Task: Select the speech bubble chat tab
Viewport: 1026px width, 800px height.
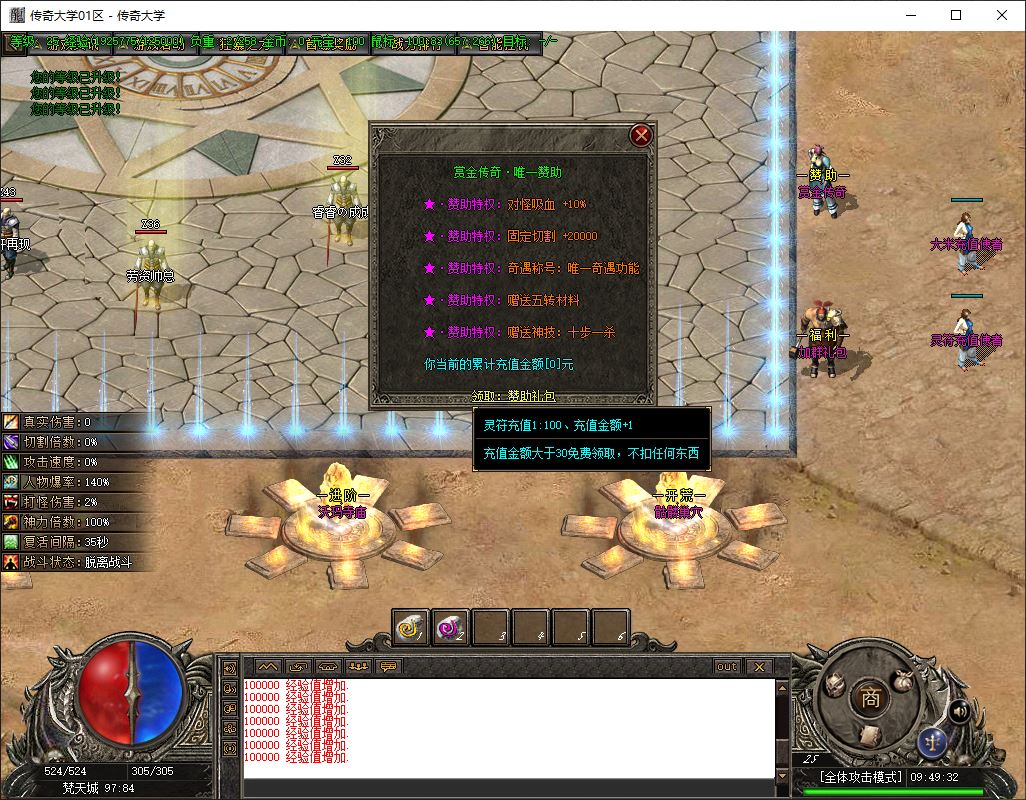Action: [x=388, y=666]
